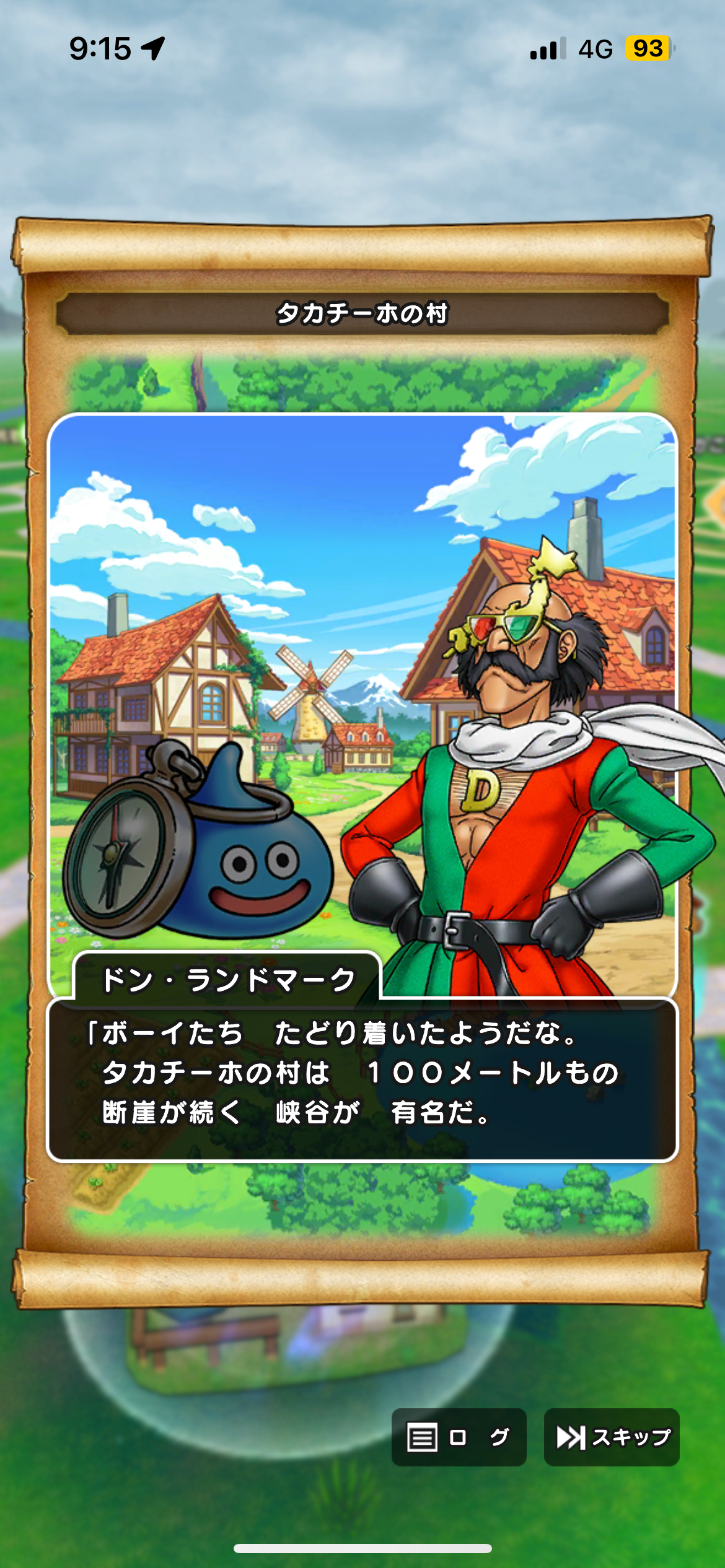Viewport: 725px width, 1568px height.
Task: Open the ログ dialogue log
Action: tap(459, 1437)
